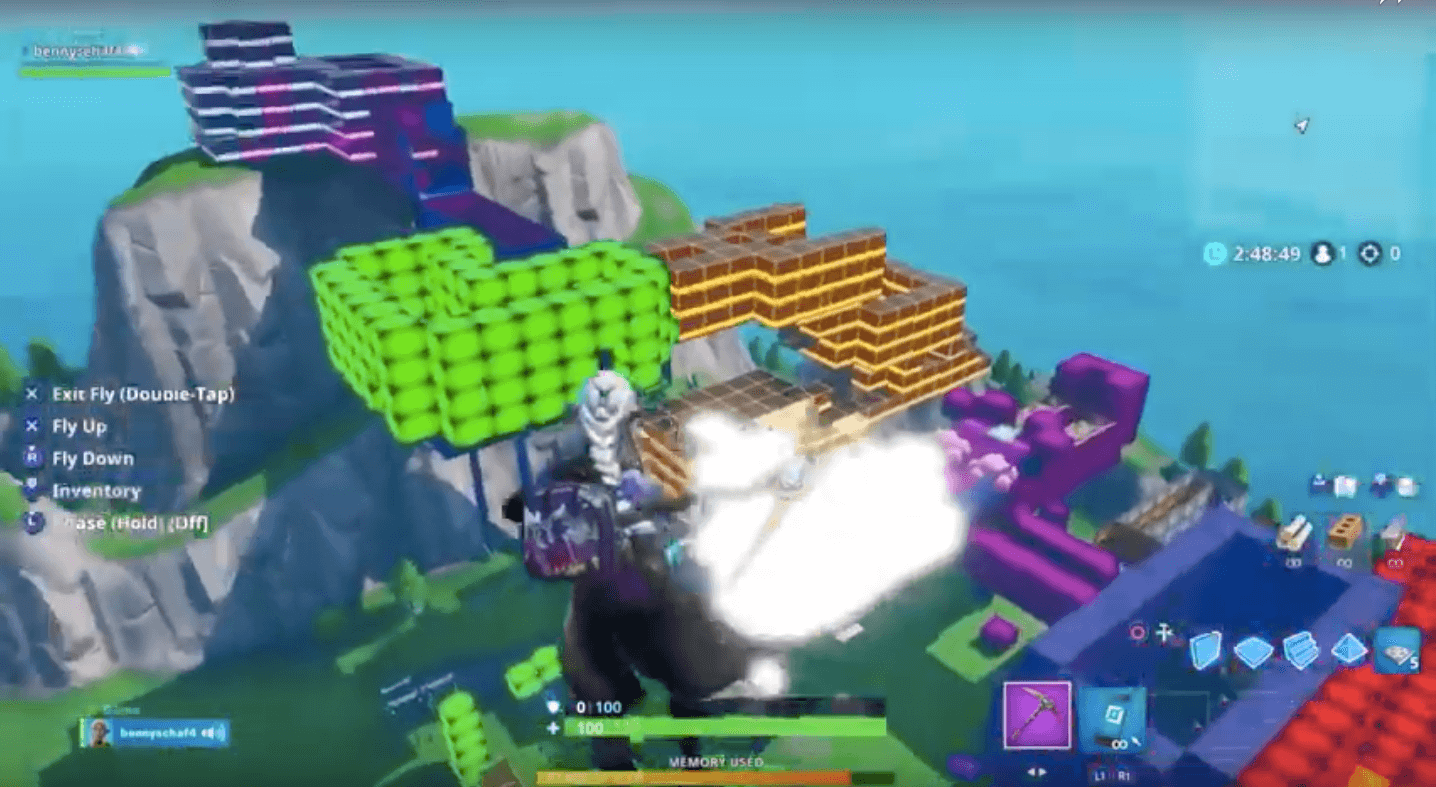Switch to the R1 quickbar tab
The width and height of the screenshot is (1436, 787).
(x=1126, y=776)
